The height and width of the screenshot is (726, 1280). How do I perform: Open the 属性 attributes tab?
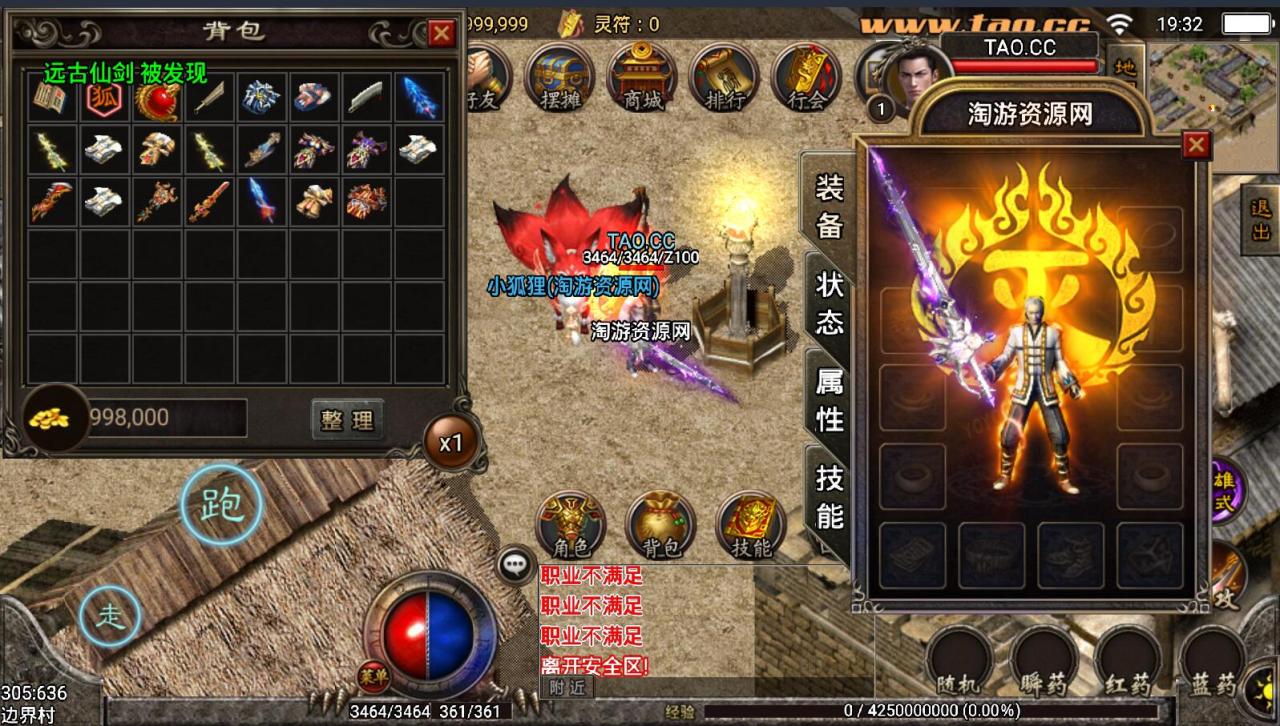(x=830, y=400)
